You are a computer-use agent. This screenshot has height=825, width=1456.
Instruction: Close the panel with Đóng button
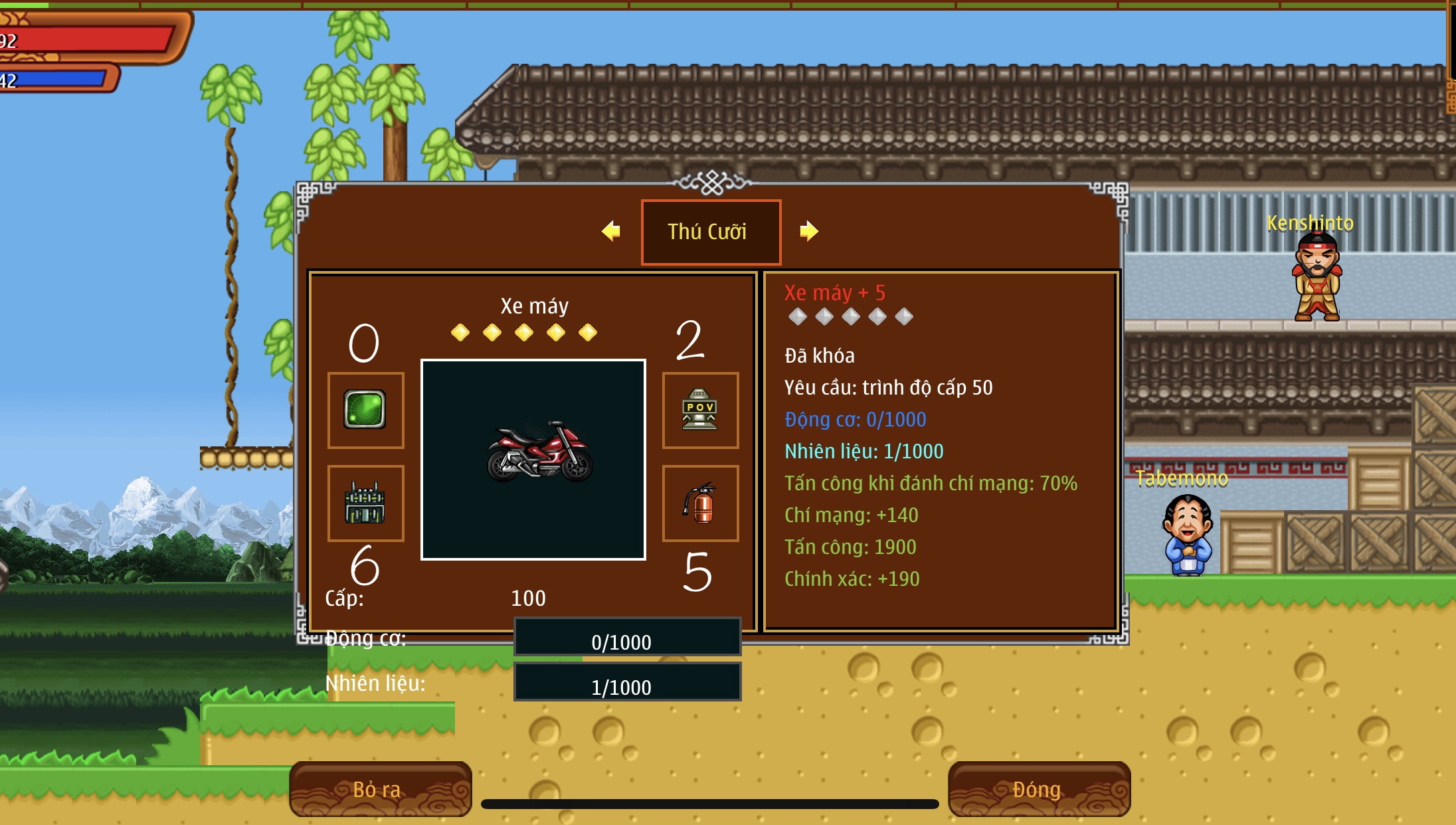1039,789
